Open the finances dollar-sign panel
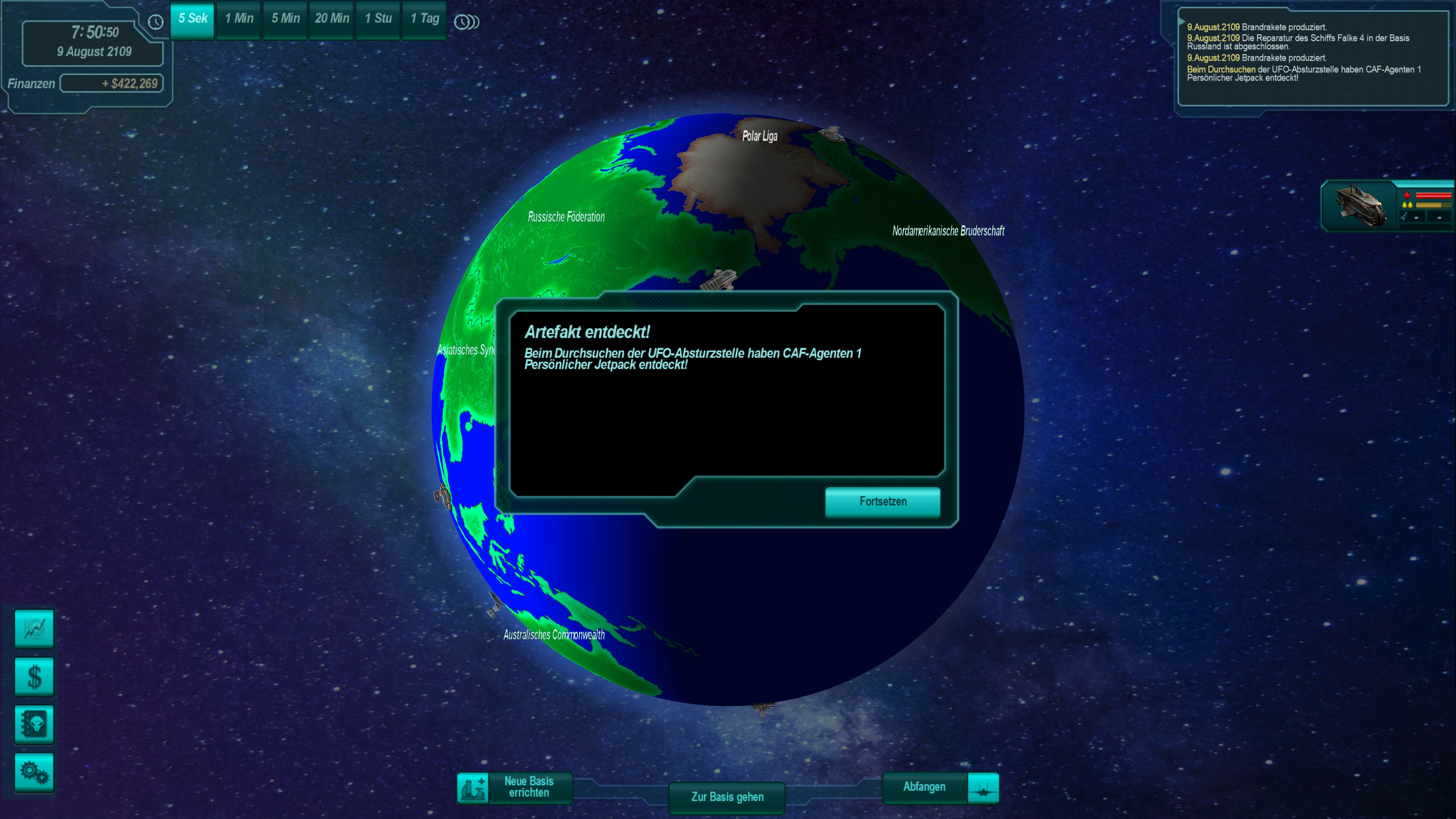Viewport: 1456px width, 819px height. (34, 676)
